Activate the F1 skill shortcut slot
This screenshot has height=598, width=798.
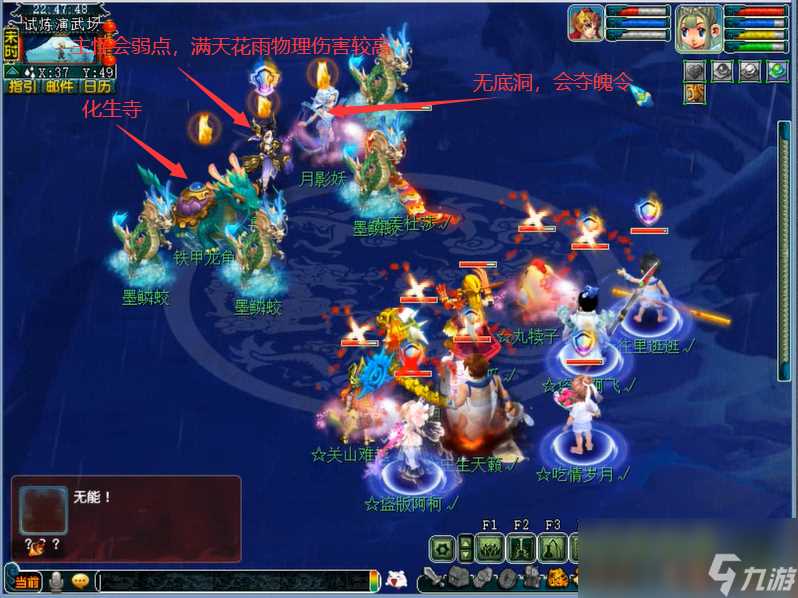coord(489,548)
